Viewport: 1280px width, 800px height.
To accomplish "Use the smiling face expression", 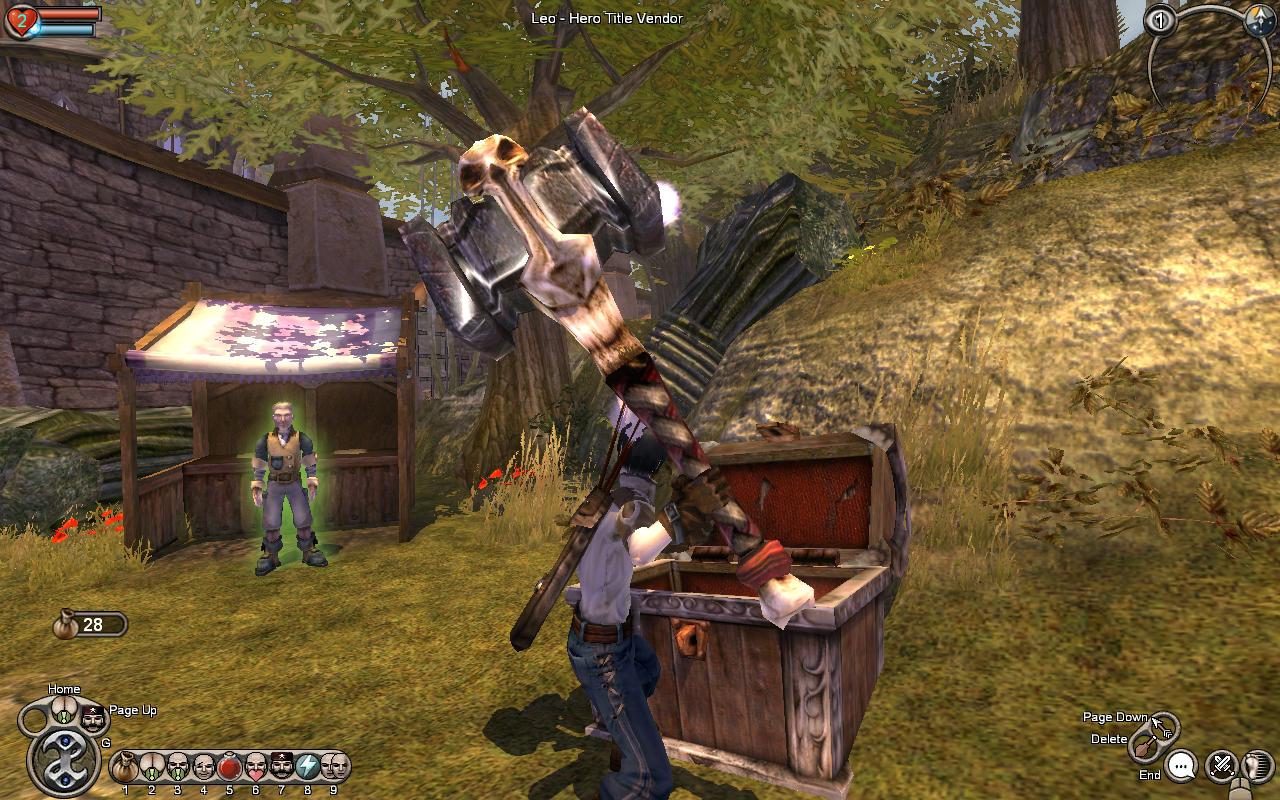I will tap(204, 767).
